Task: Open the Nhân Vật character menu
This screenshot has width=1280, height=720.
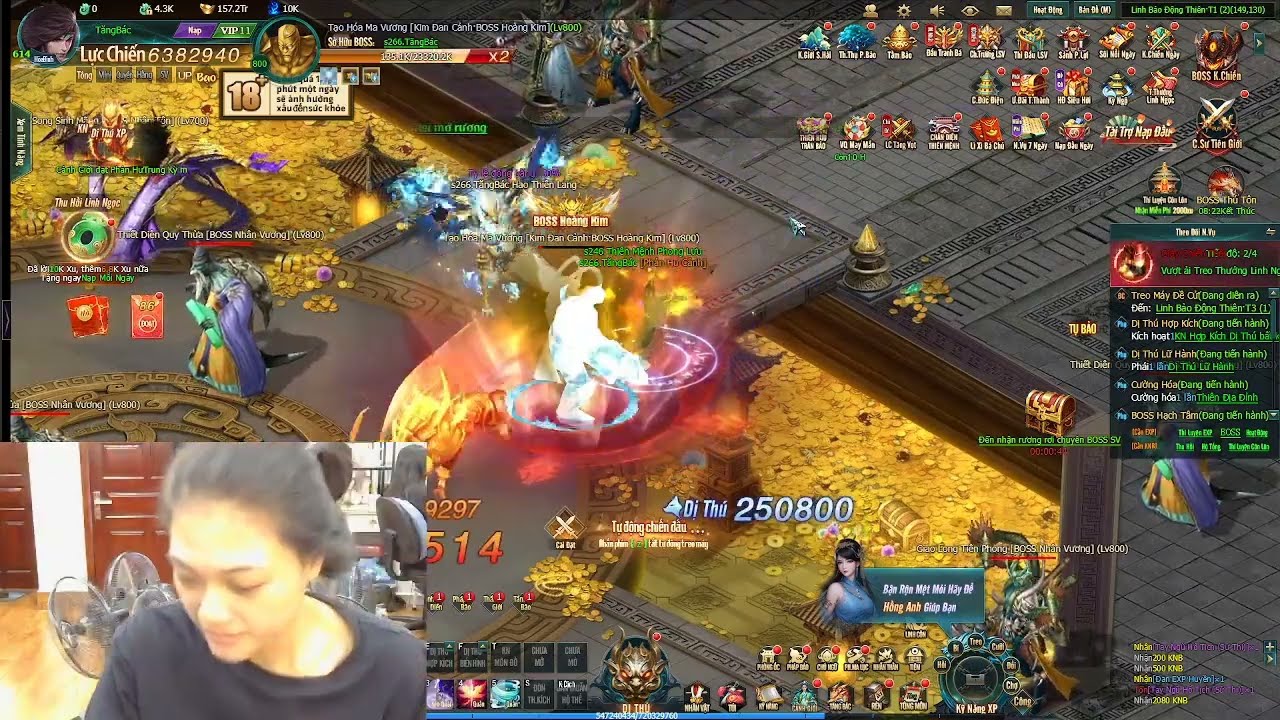Action: tap(697, 697)
